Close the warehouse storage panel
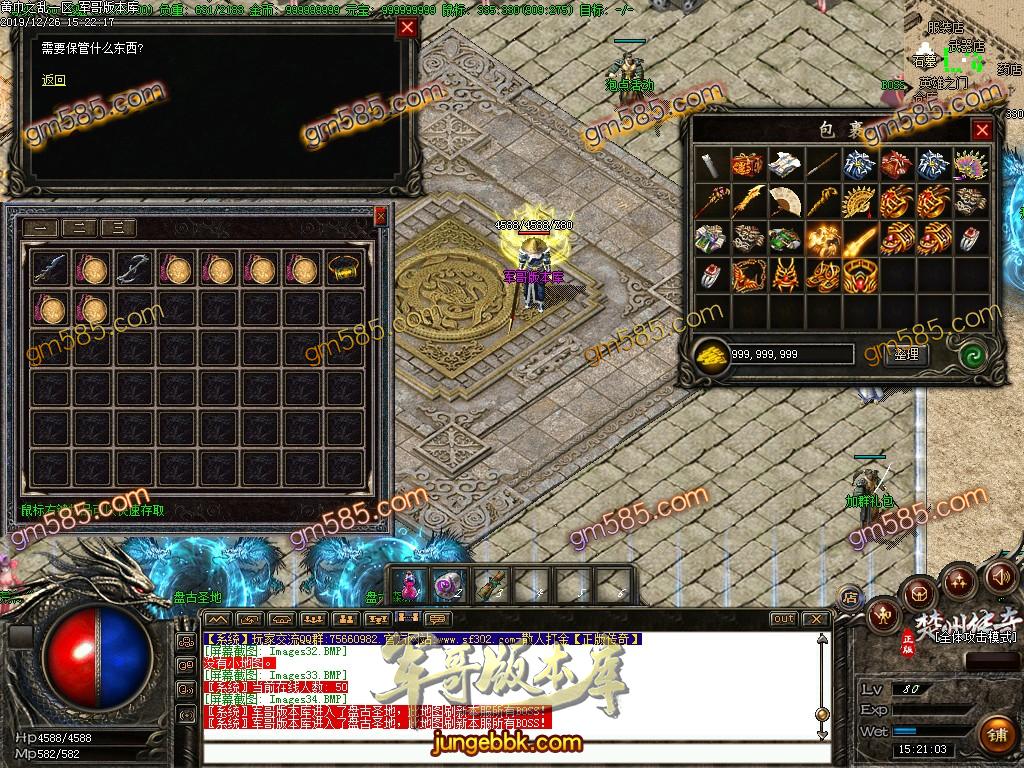 380,215
